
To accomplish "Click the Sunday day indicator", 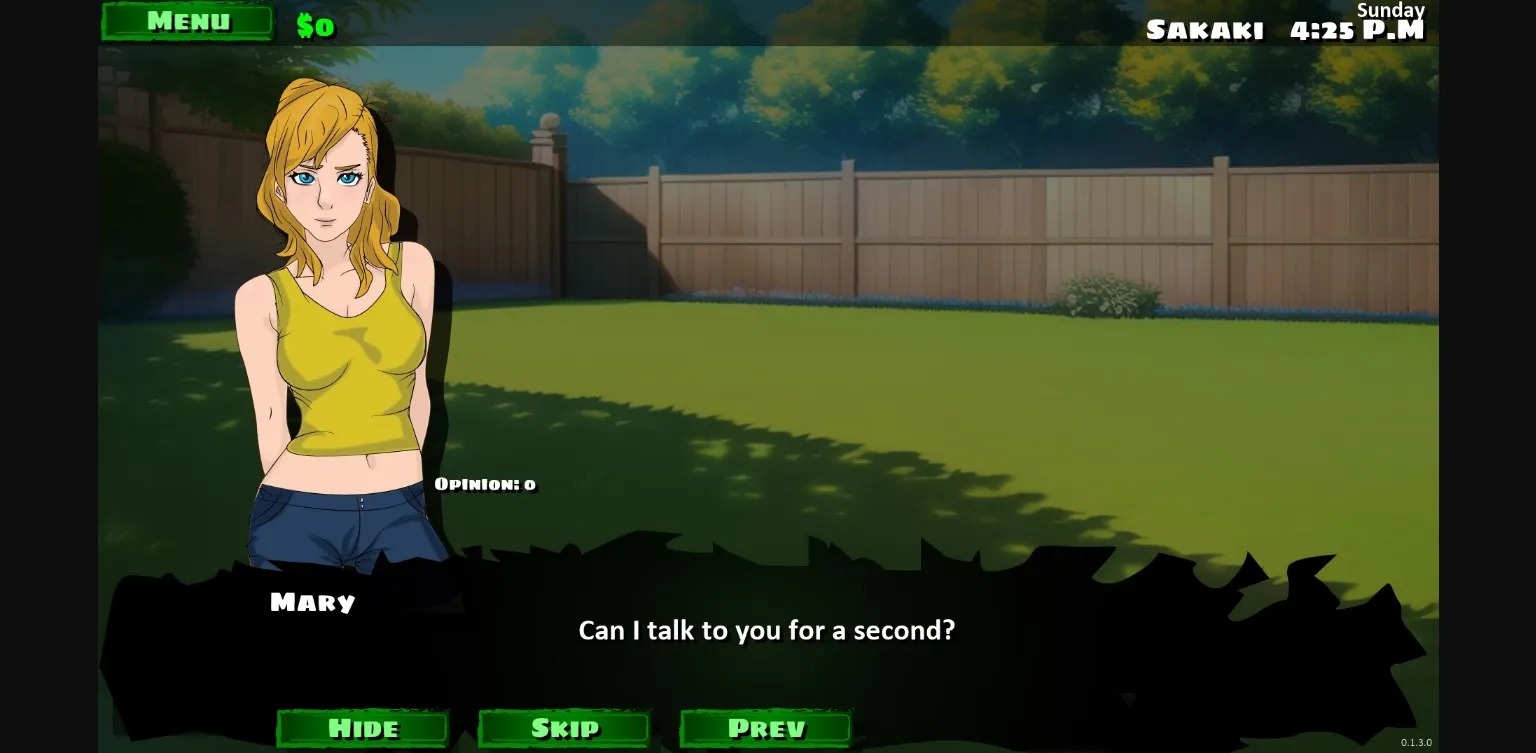I will (1390, 10).
